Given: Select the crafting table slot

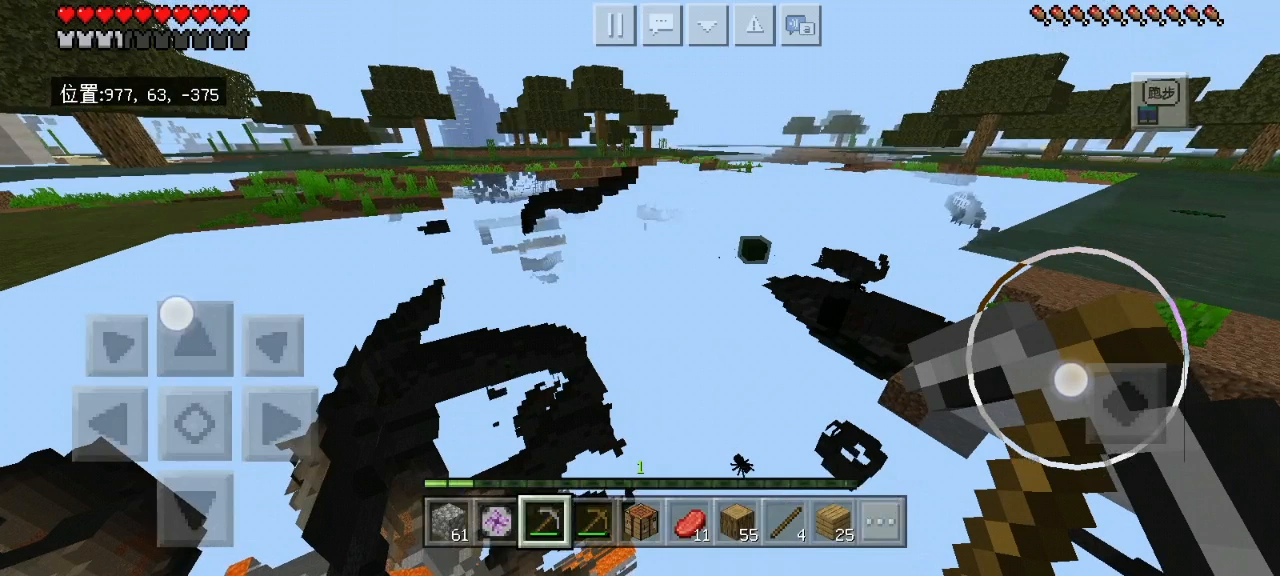Looking at the screenshot, I should click(641, 522).
